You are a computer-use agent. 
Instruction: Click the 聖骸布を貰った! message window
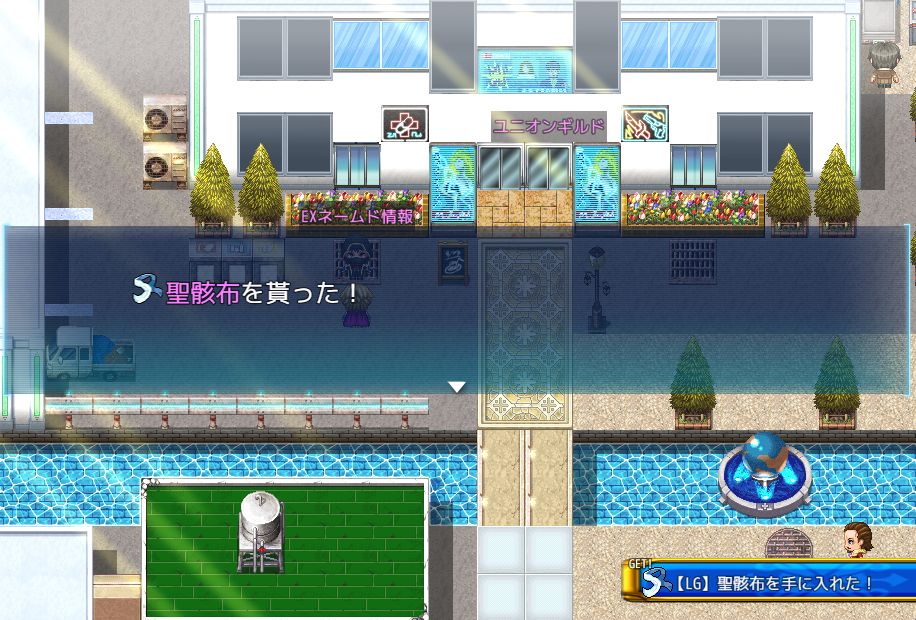457,310
